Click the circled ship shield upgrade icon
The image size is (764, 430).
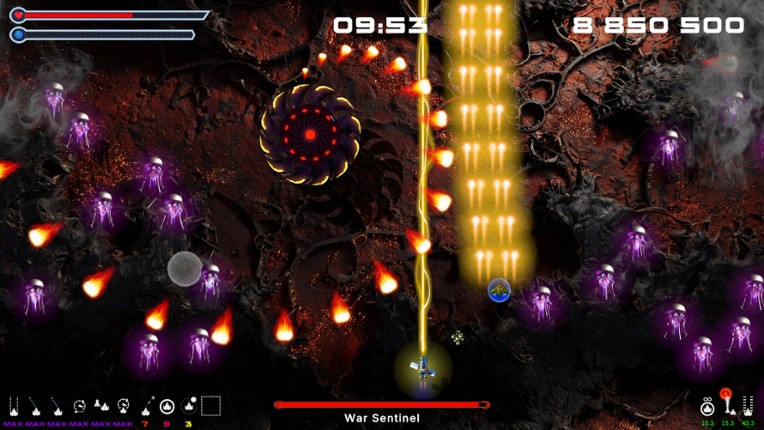[167, 406]
